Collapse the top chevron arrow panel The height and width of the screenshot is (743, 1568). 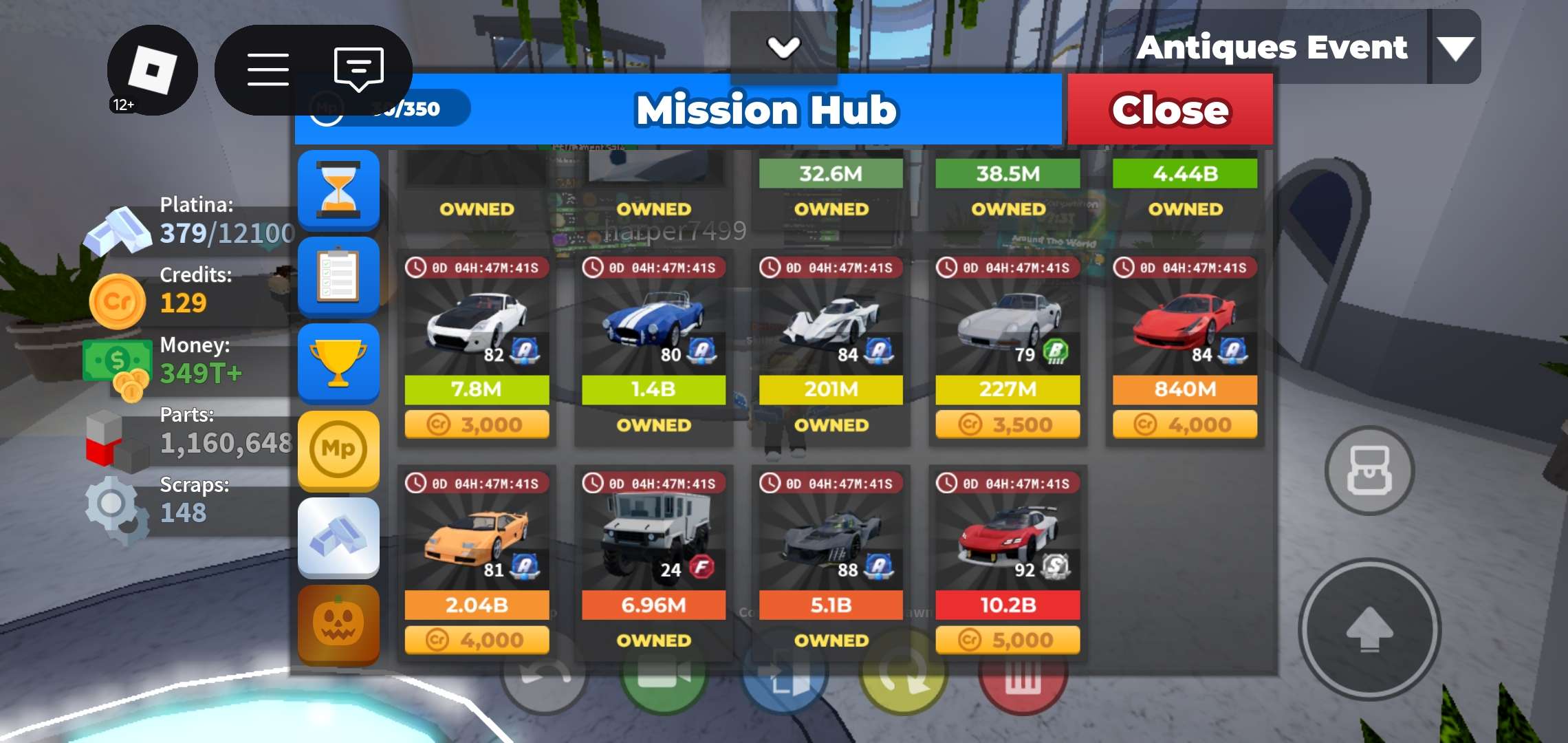pos(783,47)
